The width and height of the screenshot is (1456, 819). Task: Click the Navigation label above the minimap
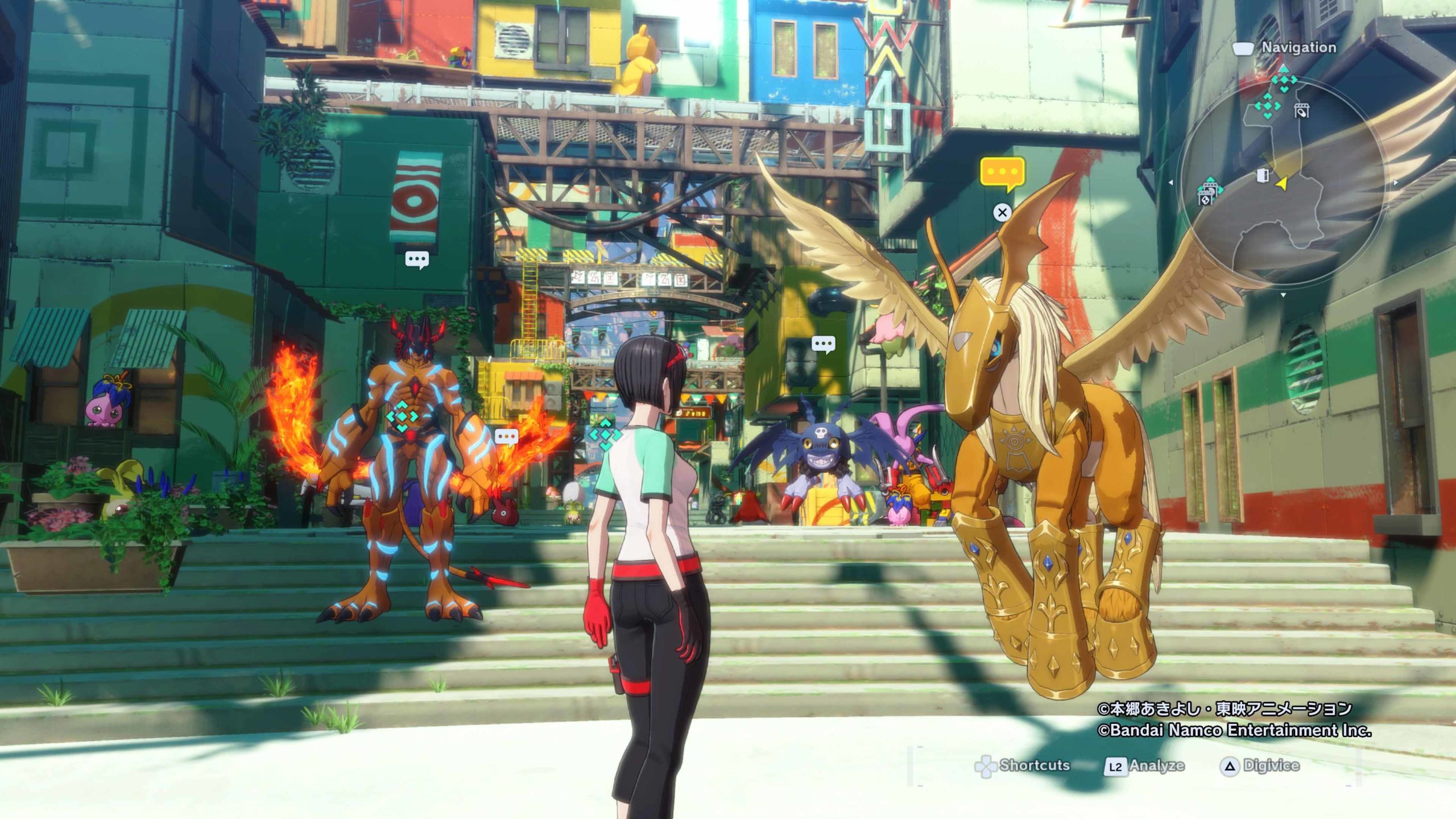[1298, 48]
